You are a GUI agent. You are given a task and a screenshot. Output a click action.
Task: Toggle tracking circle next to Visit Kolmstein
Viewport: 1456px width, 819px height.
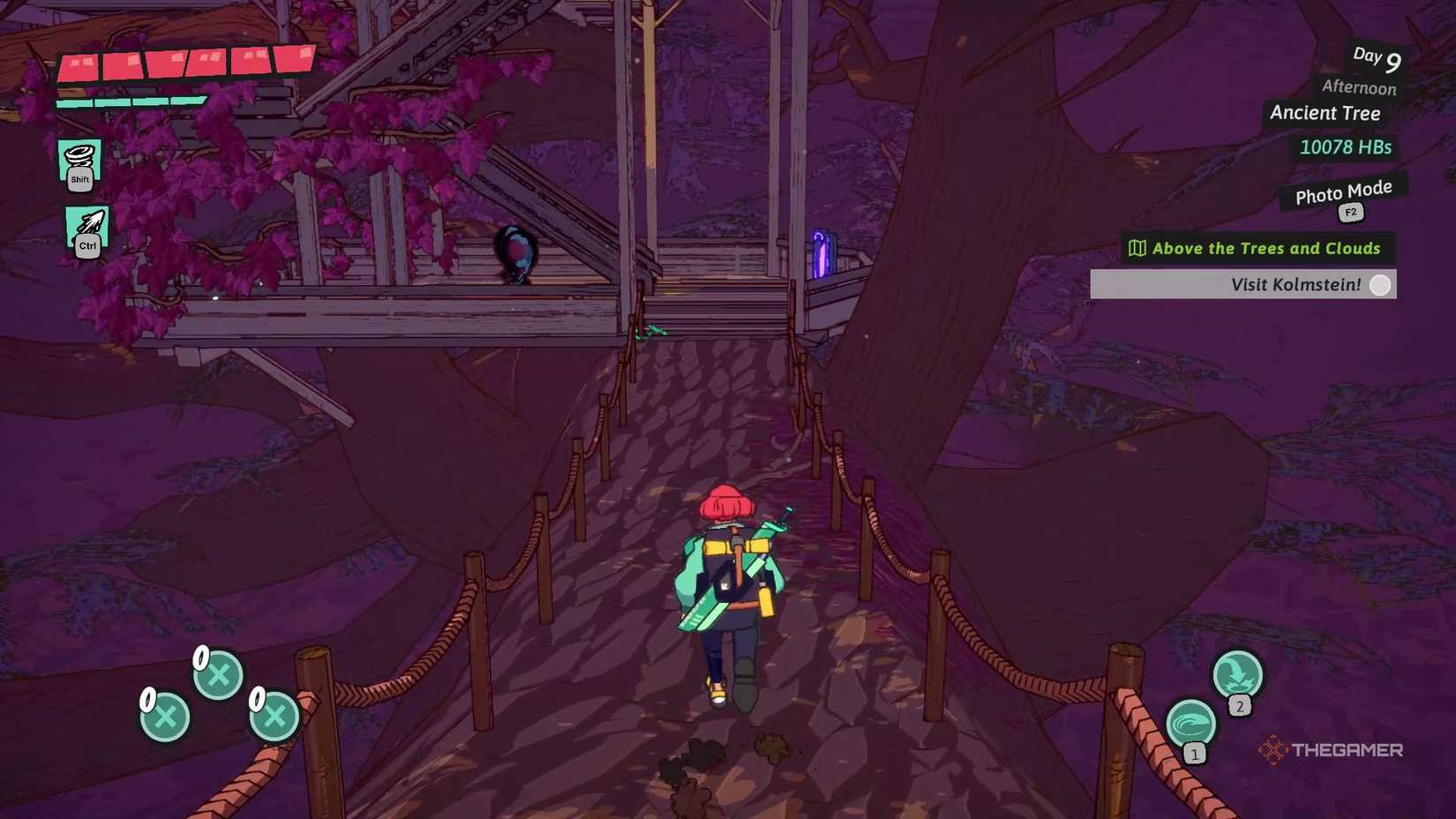tap(1378, 284)
